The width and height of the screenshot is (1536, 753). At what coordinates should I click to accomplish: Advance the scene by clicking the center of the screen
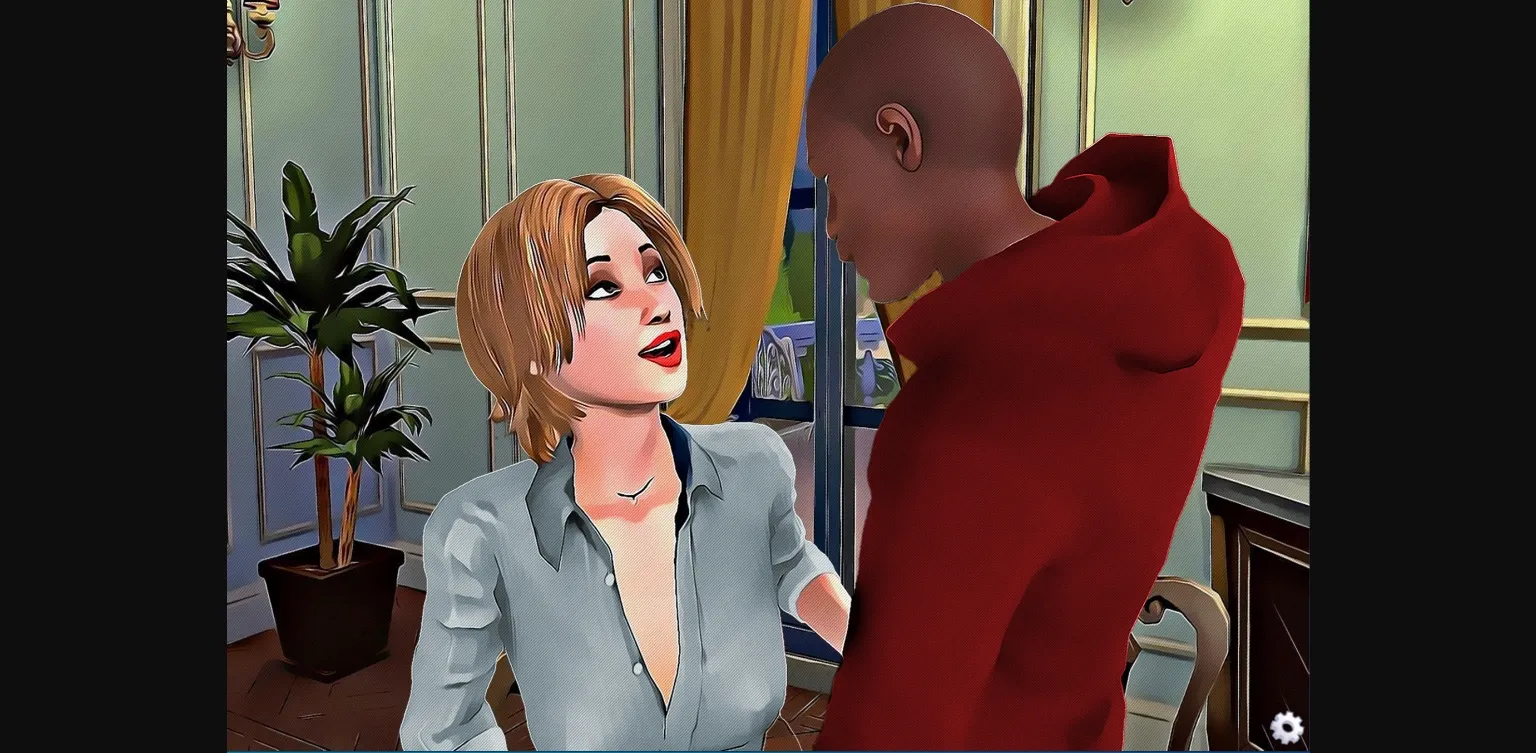pos(768,376)
